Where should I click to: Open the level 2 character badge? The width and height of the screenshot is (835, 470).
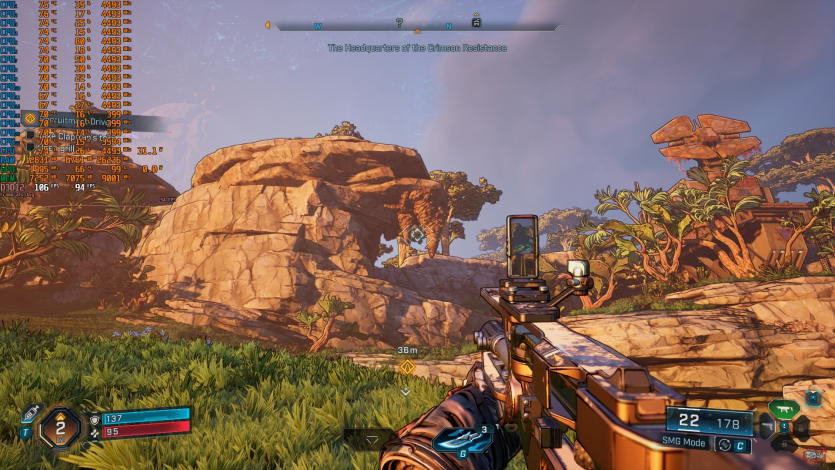pyautogui.click(x=60, y=427)
